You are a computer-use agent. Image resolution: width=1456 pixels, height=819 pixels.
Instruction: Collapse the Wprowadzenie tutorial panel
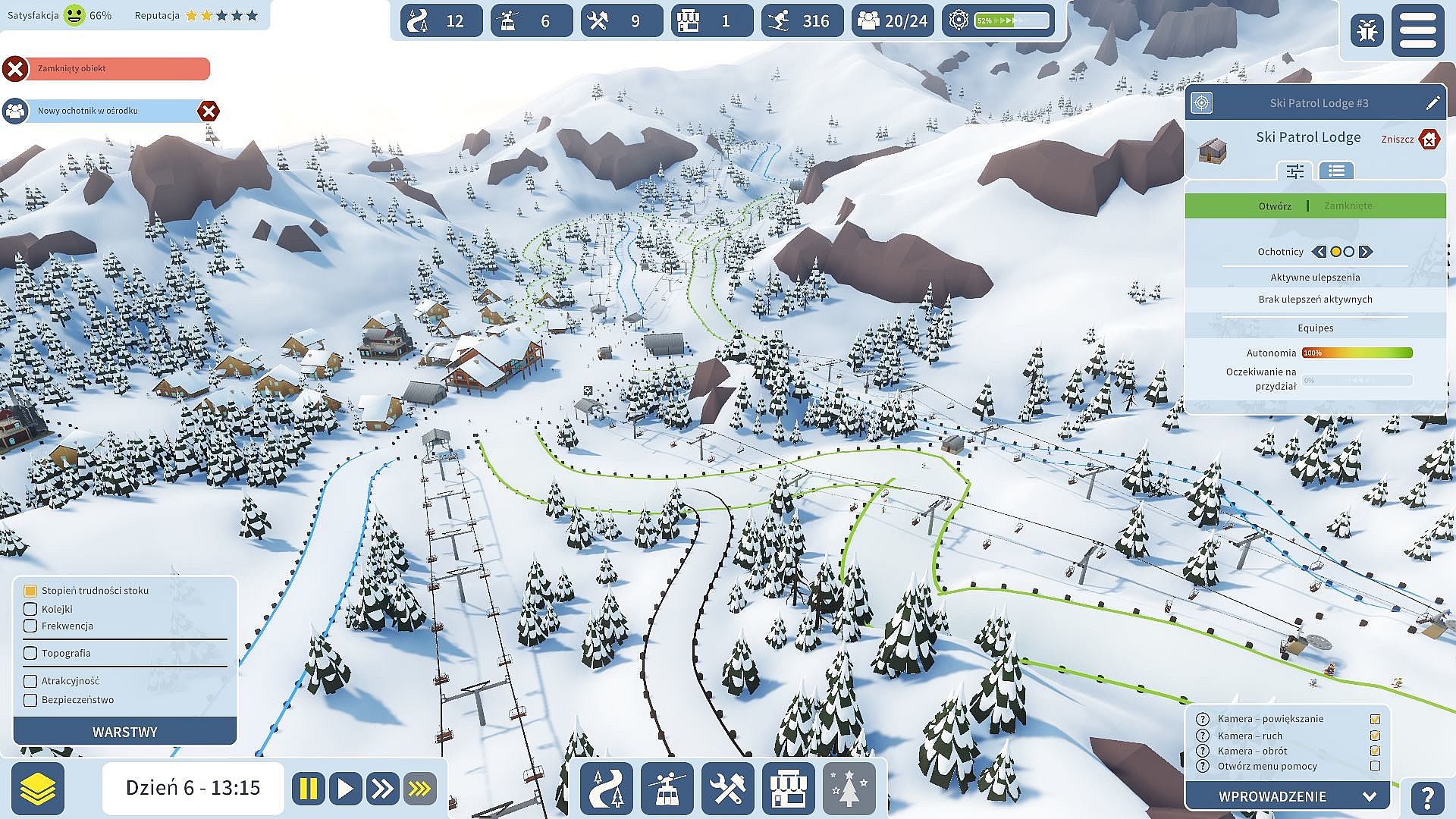click(1369, 796)
